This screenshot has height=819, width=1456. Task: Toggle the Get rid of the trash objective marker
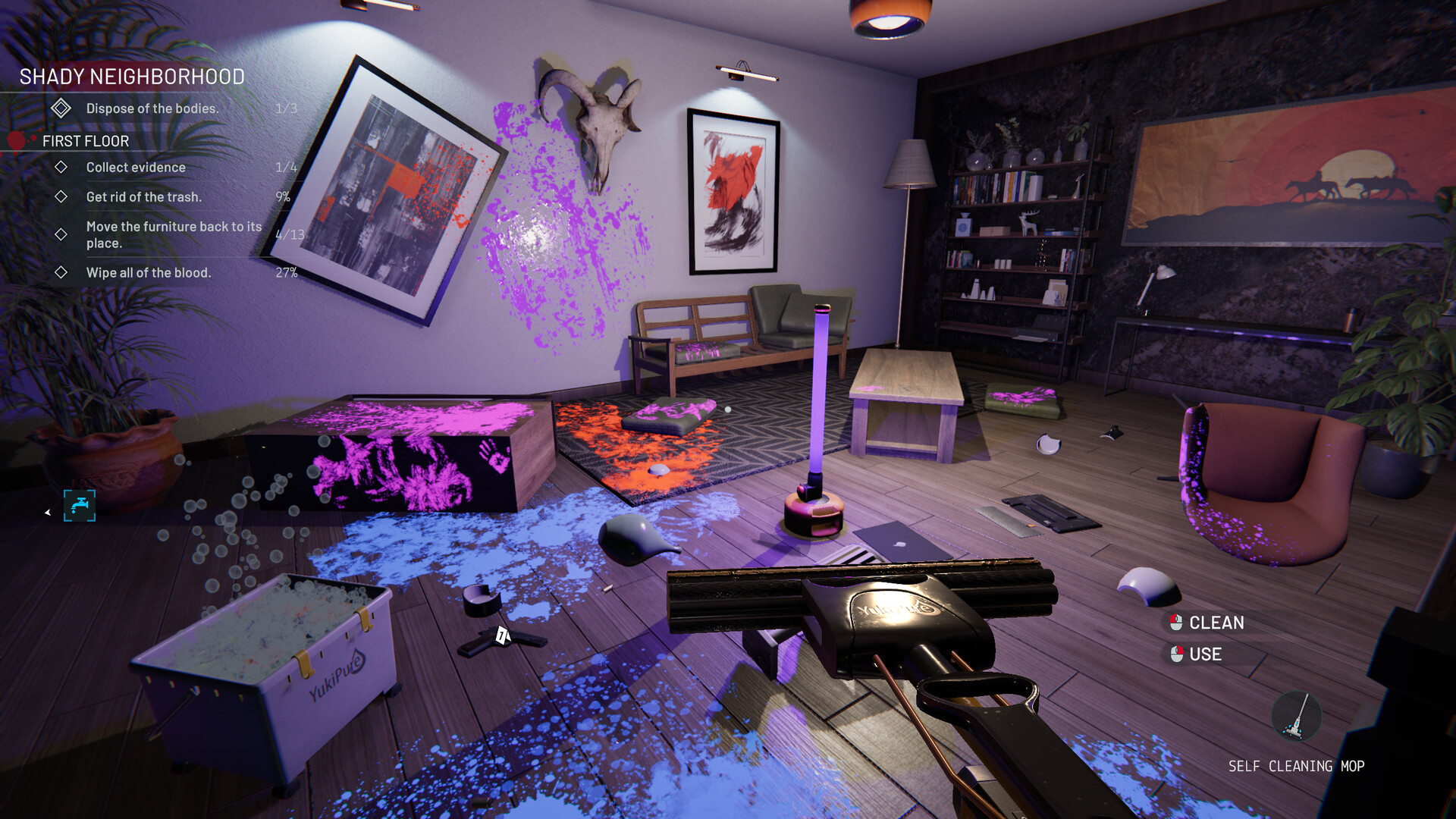pos(61,196)
